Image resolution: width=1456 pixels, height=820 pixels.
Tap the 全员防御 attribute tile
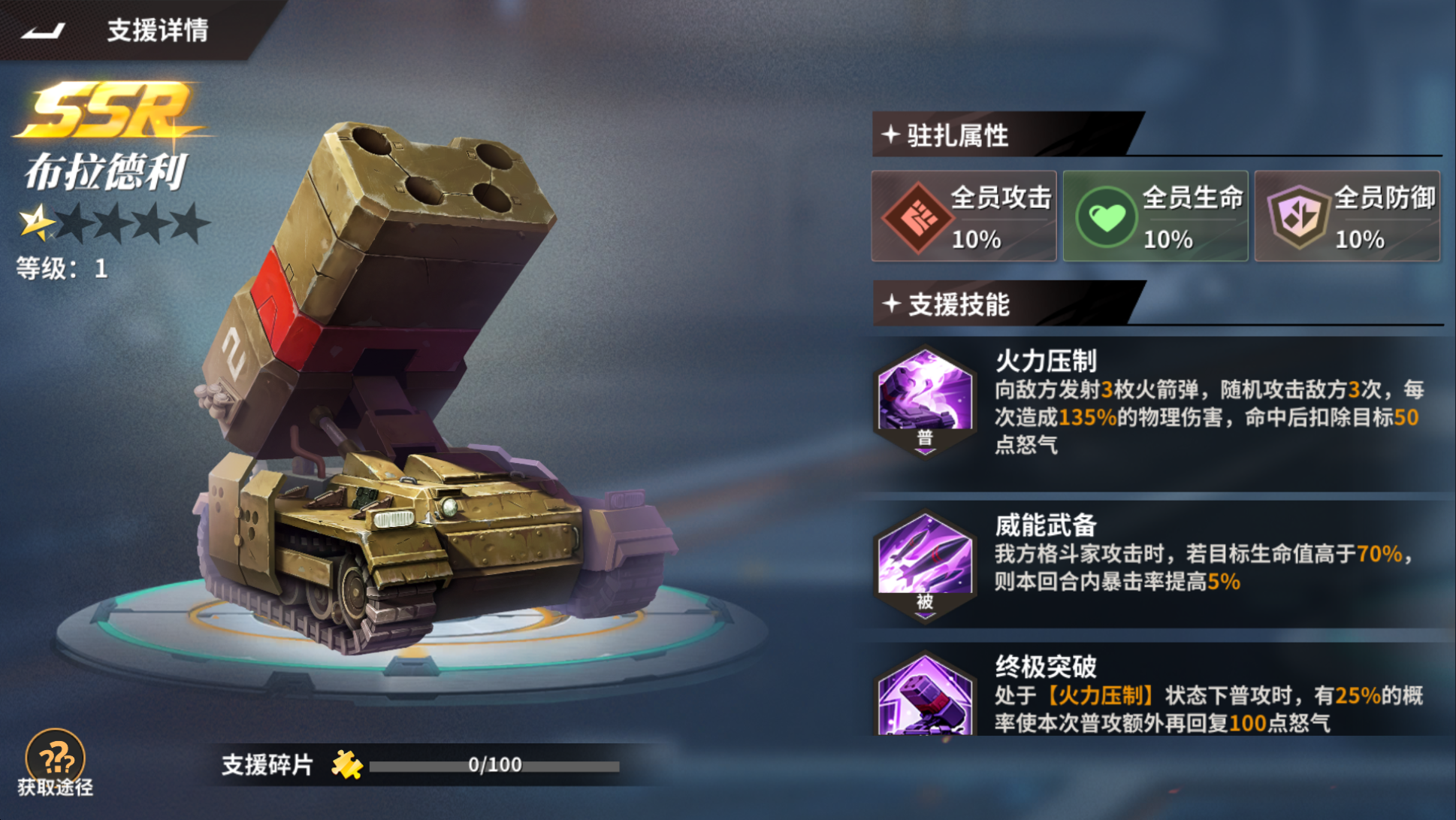(x=1347, y=216)
